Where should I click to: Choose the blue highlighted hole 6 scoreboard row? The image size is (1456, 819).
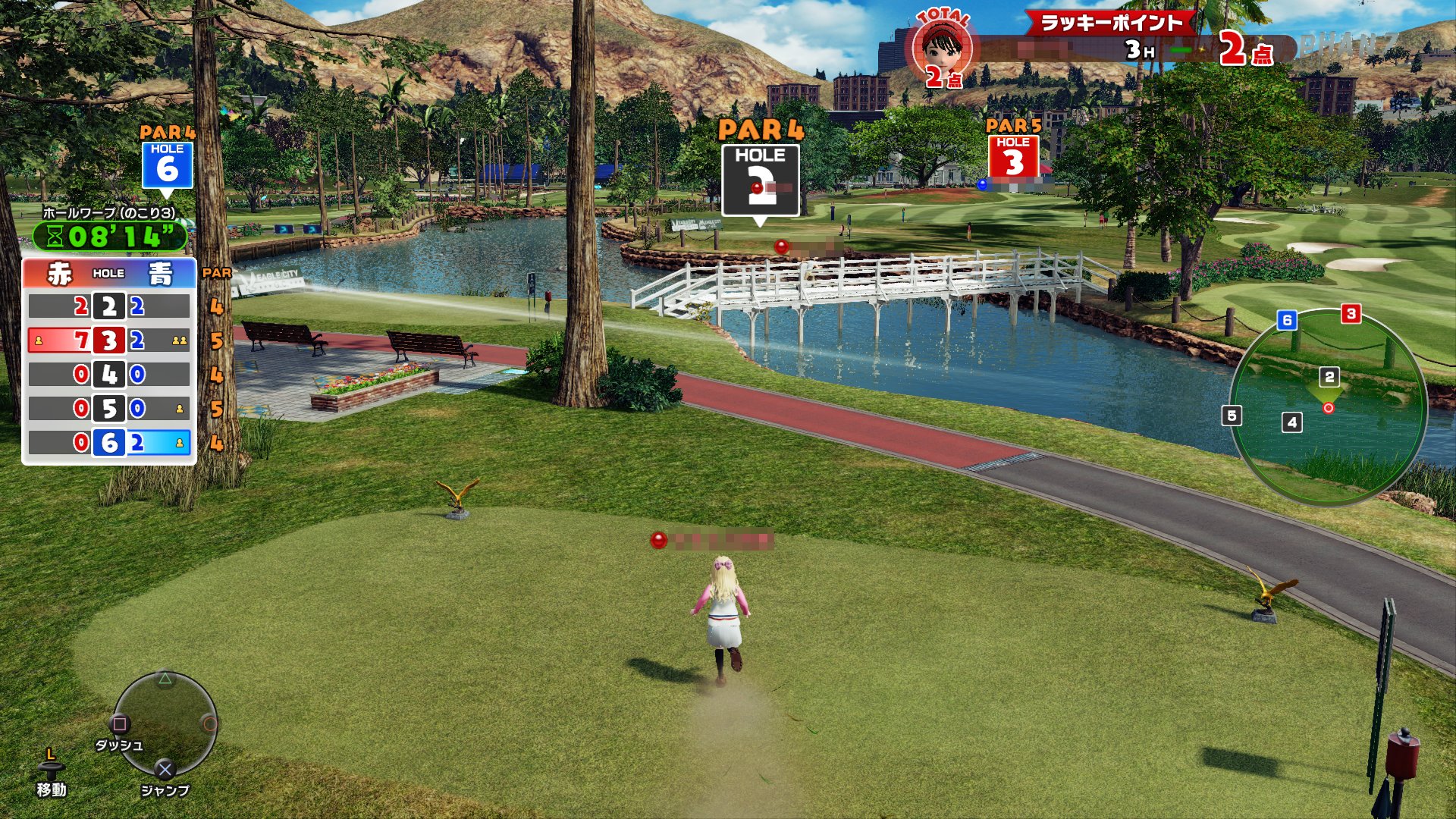(x=109, y=443)
